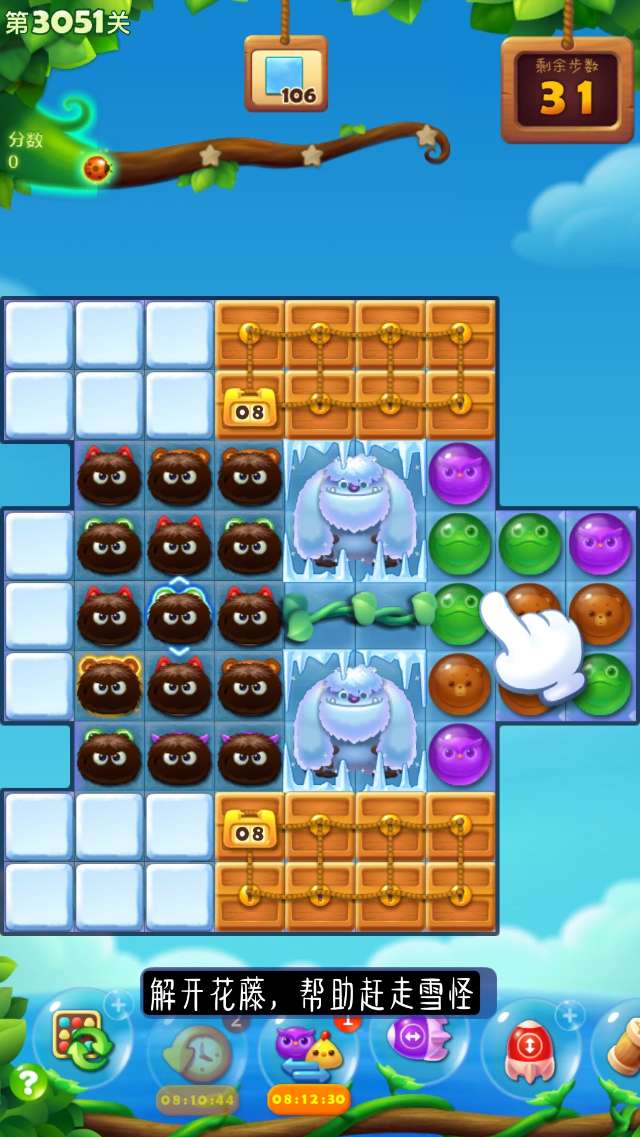This screenshot has width=640, height=1137.
Task: Open the help question mark button
Action: [27, 1082]
